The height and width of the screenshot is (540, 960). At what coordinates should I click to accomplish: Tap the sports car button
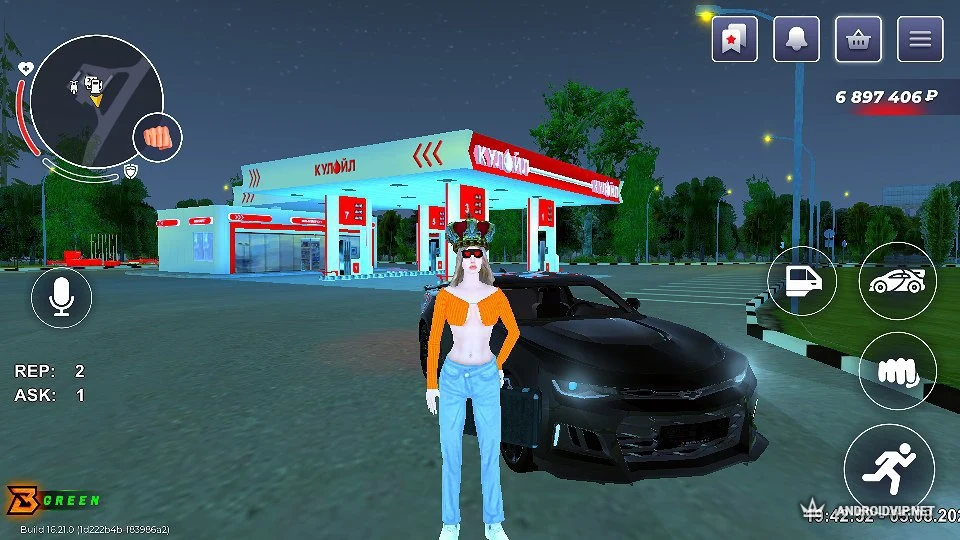897,280
